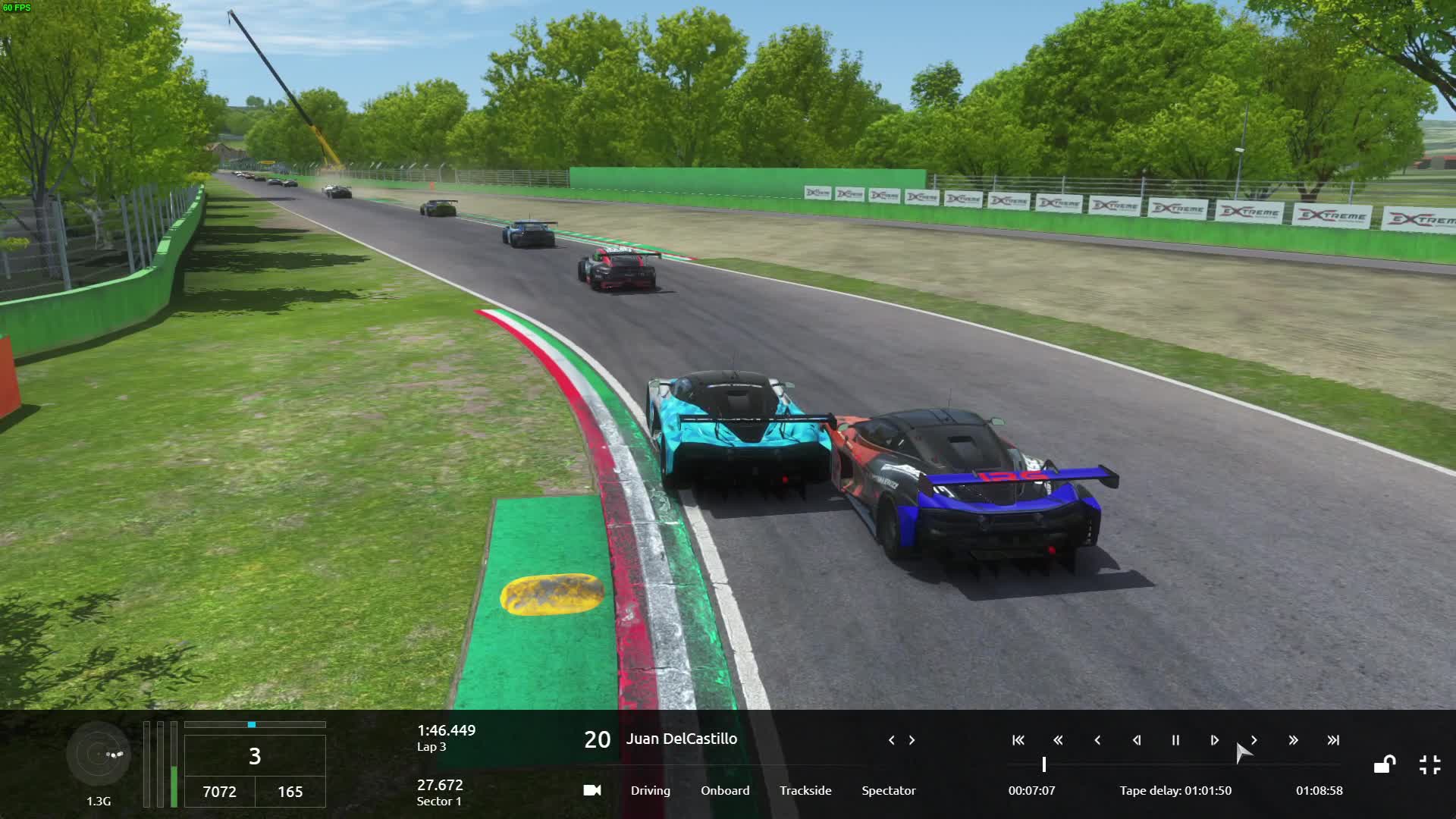Step one frame backward

coord(1136,740)
